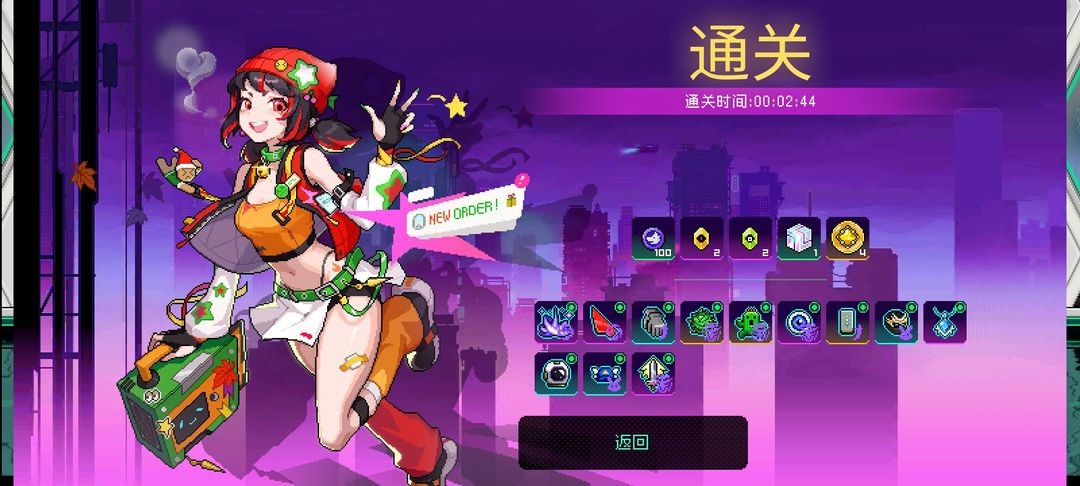Click the 返回 (Return) button
1080x486 pixels.
click(632, 442)
